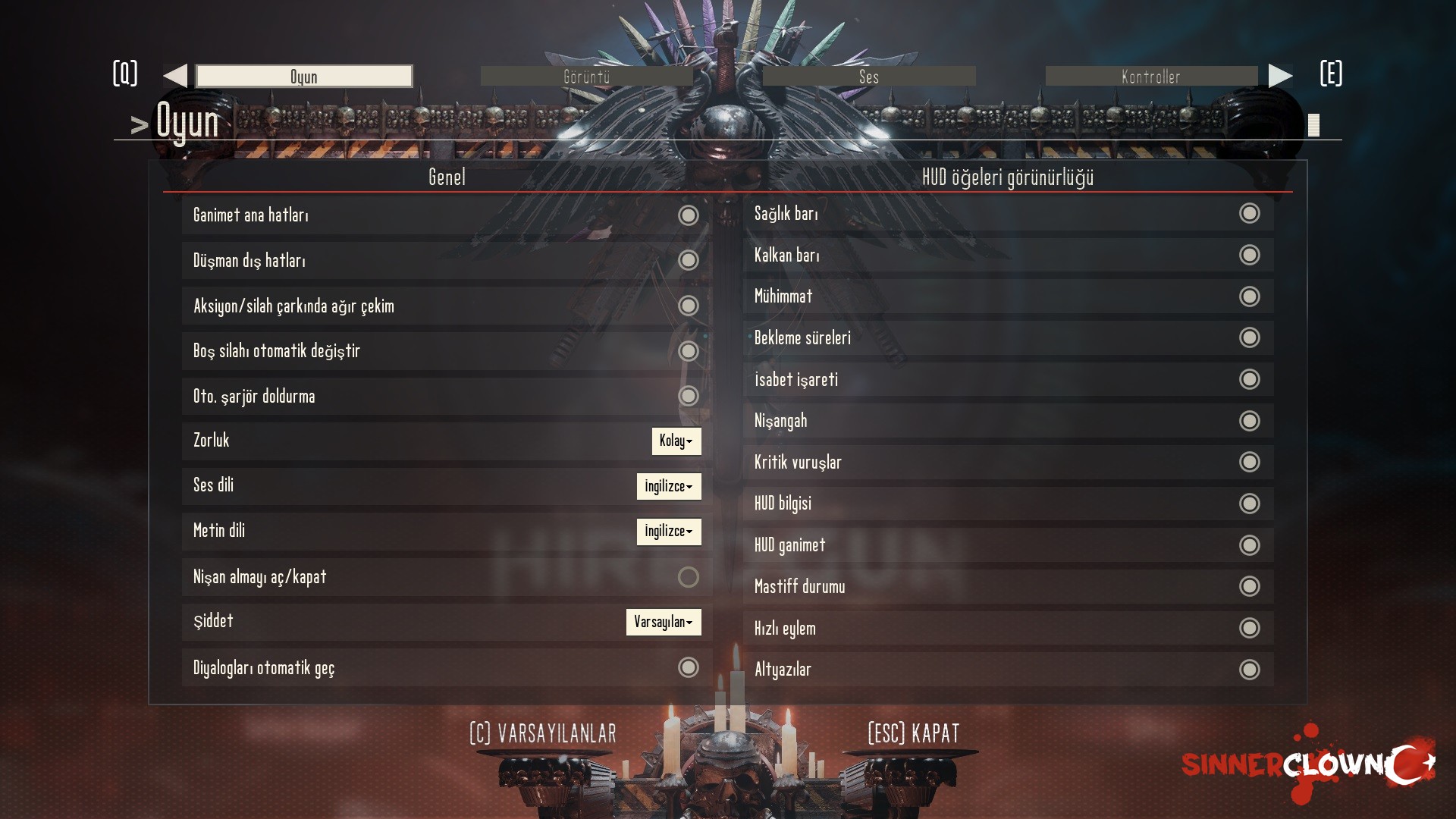The height and width of the screenshot is (819, 1456).
Task: Toggle Nişangah visibility
Action: pos(1249,421)
